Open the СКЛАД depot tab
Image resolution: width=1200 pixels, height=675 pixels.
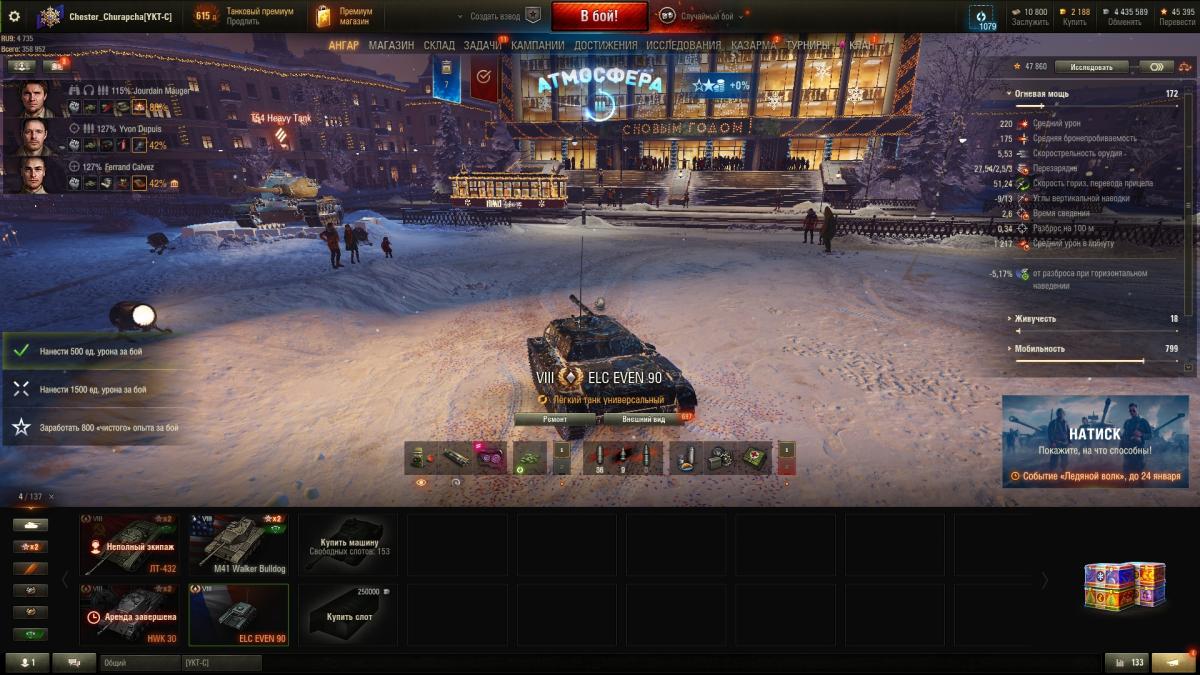tap(439, 45)
